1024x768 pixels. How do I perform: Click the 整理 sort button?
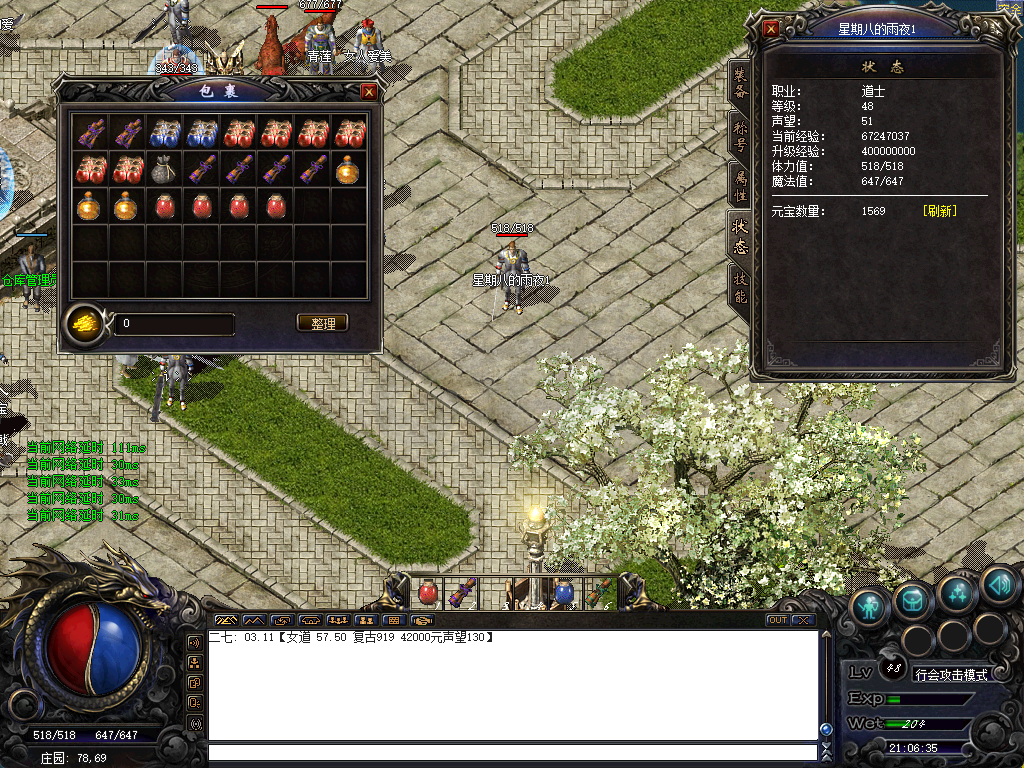[323, 323]
